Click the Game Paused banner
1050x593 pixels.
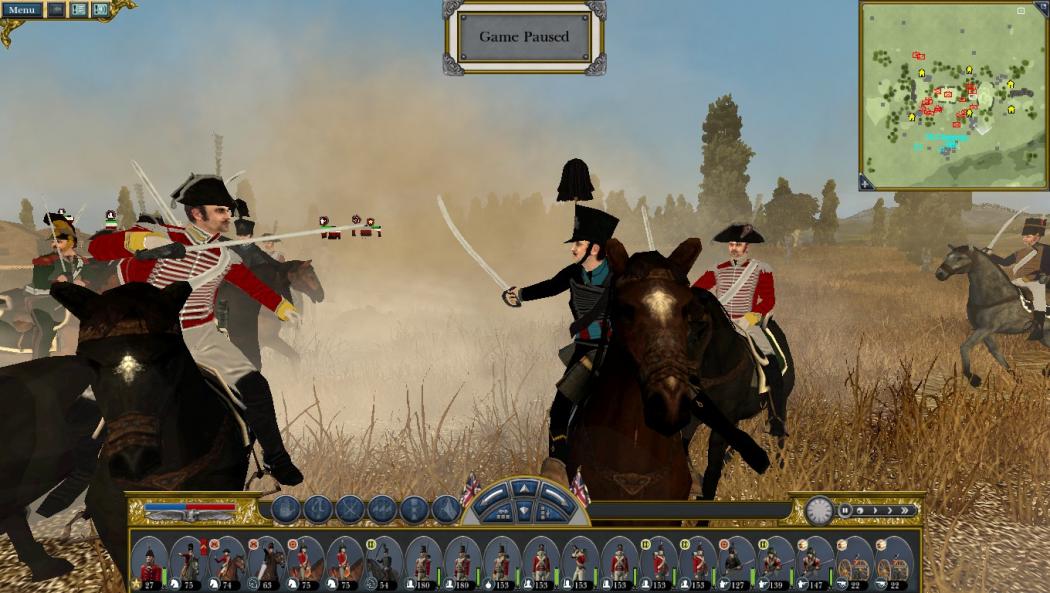pos(524,37)
